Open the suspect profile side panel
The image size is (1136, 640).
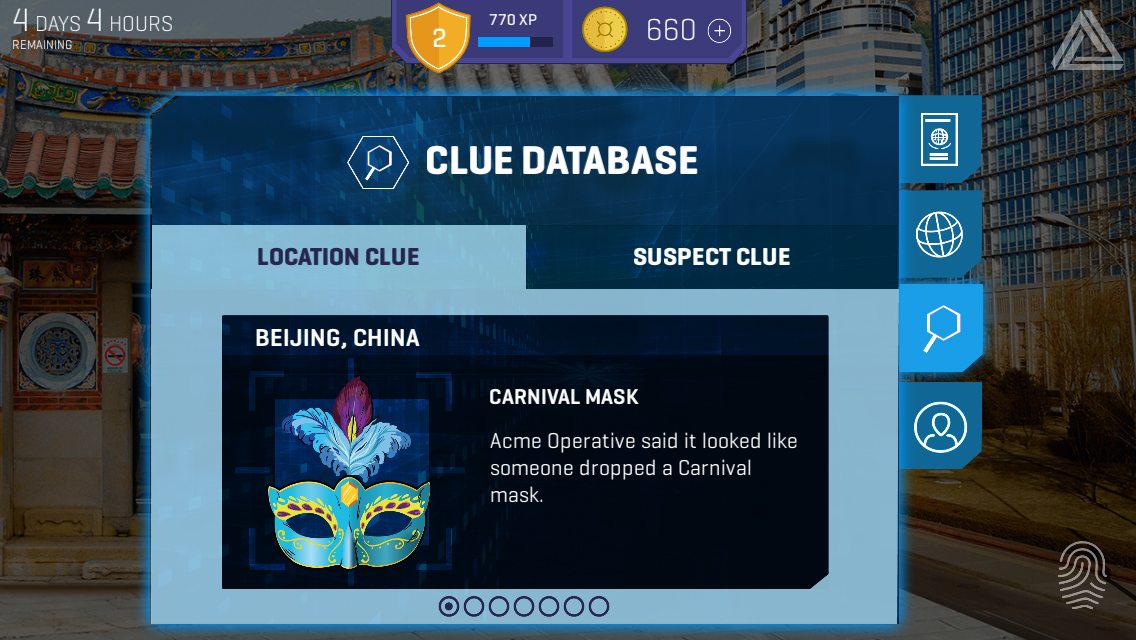[x=940, y=426]
